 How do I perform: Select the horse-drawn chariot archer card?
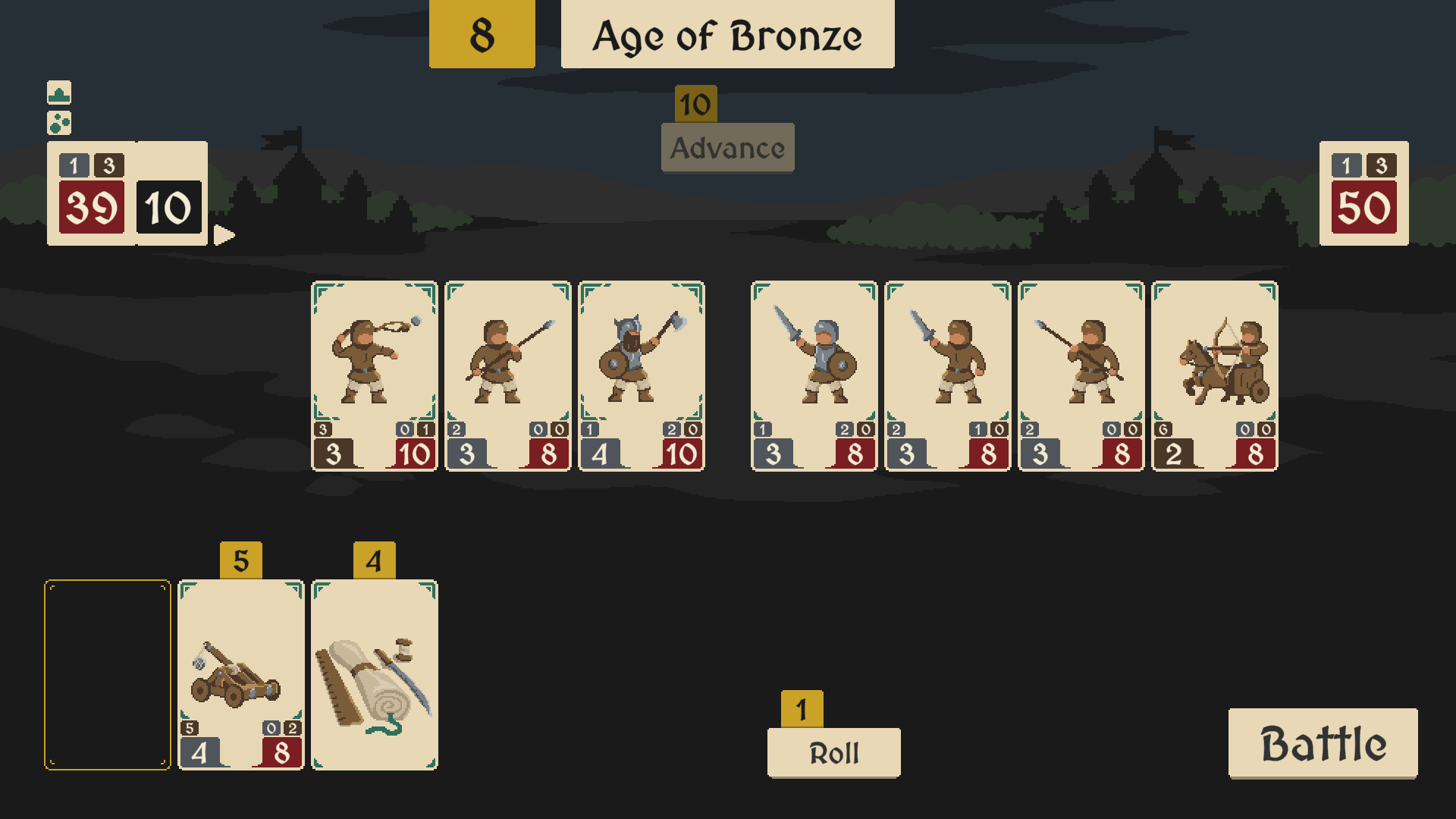(1214, 372)
